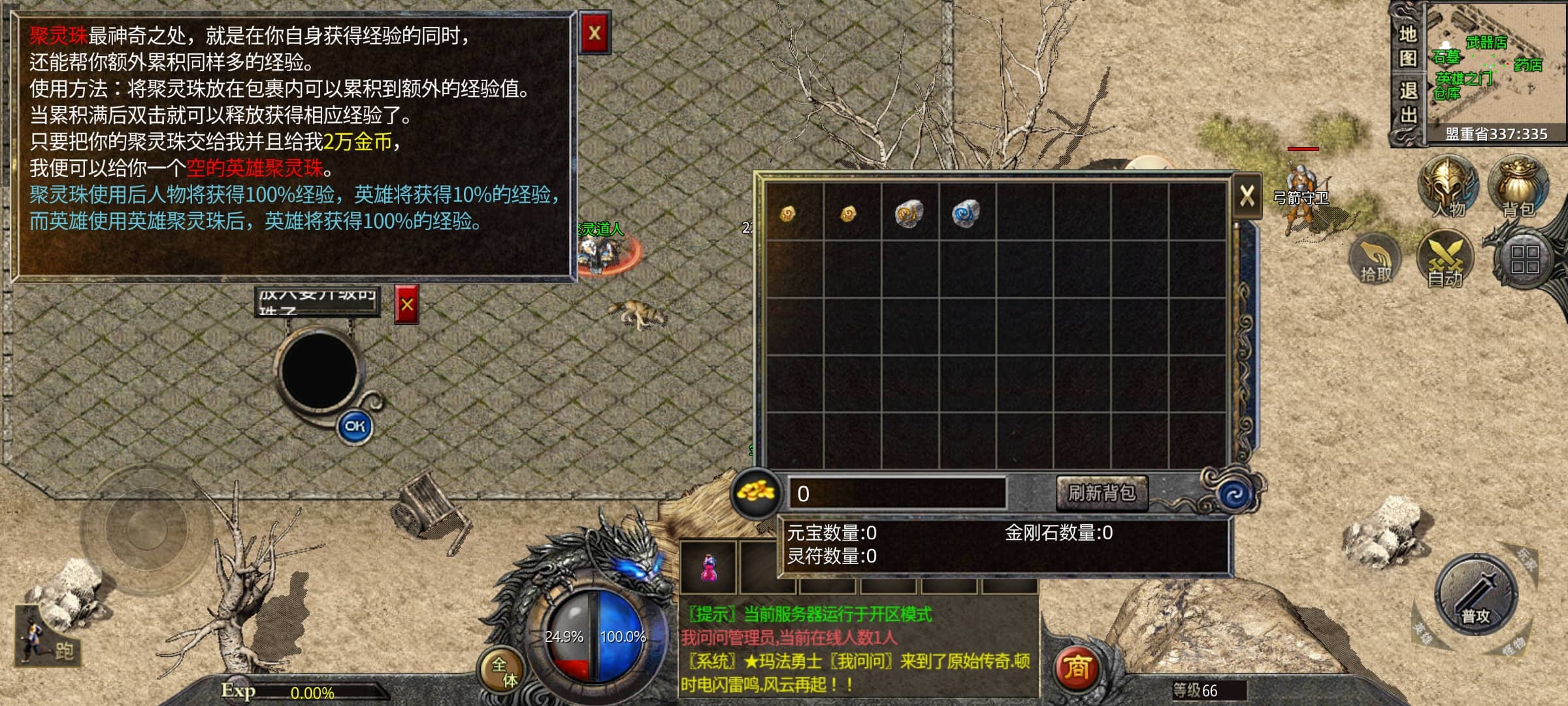Close the 聚灵珠 NPC dialogue window
The height and width of the screenshot is (706, 1568).
point(595,33)
